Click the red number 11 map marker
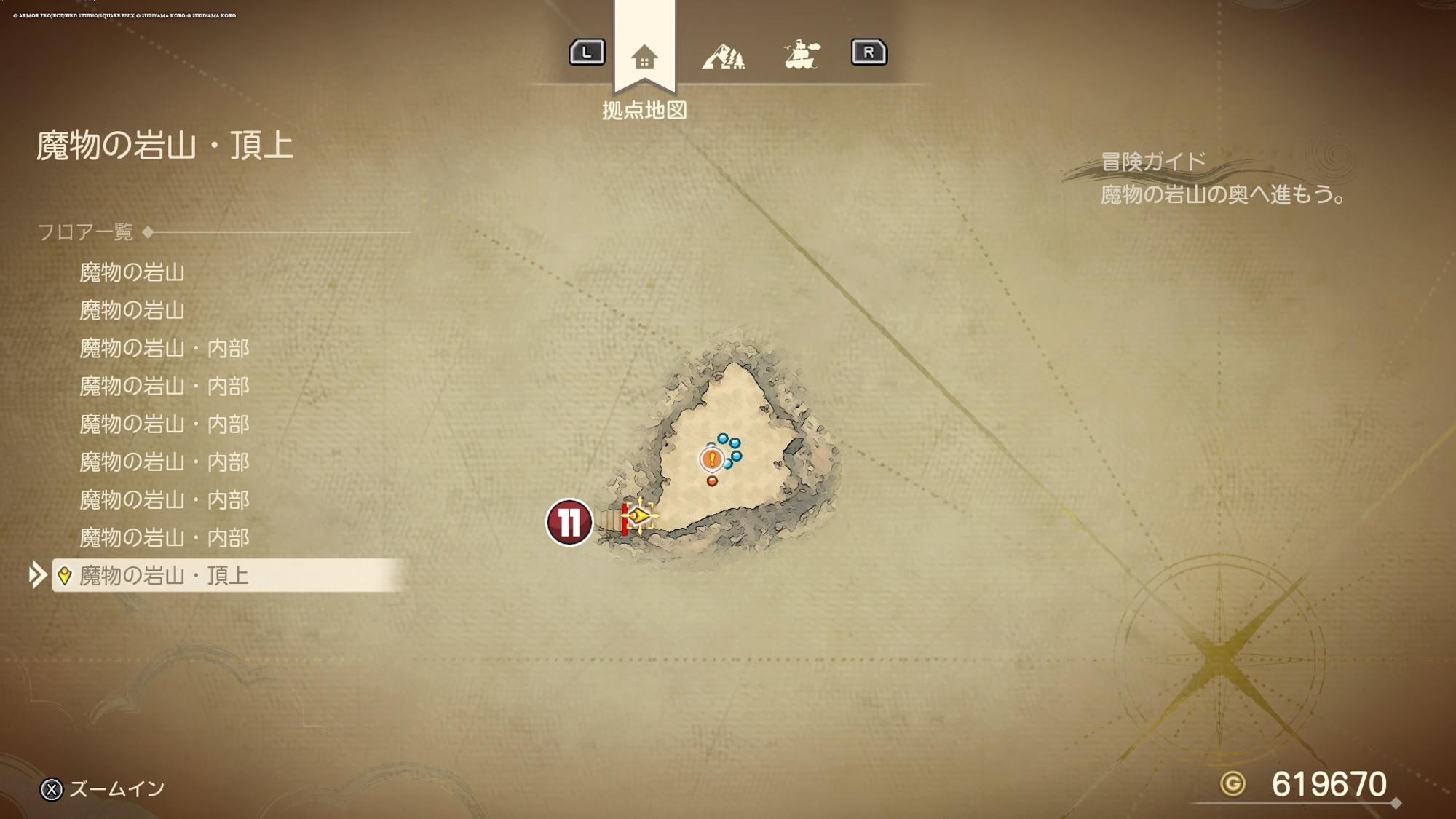Viewport: 1456px width, 819px height. coord(569,521)
